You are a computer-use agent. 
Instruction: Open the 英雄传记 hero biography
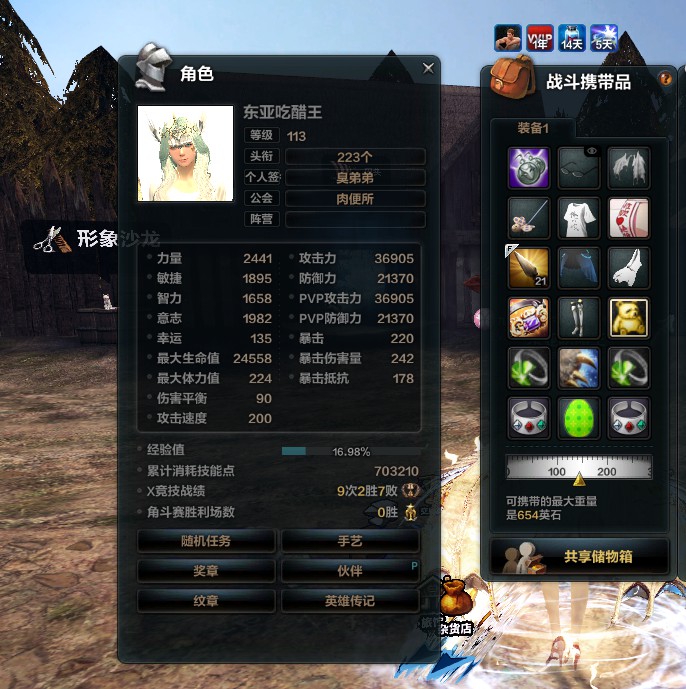pos(350,600)
